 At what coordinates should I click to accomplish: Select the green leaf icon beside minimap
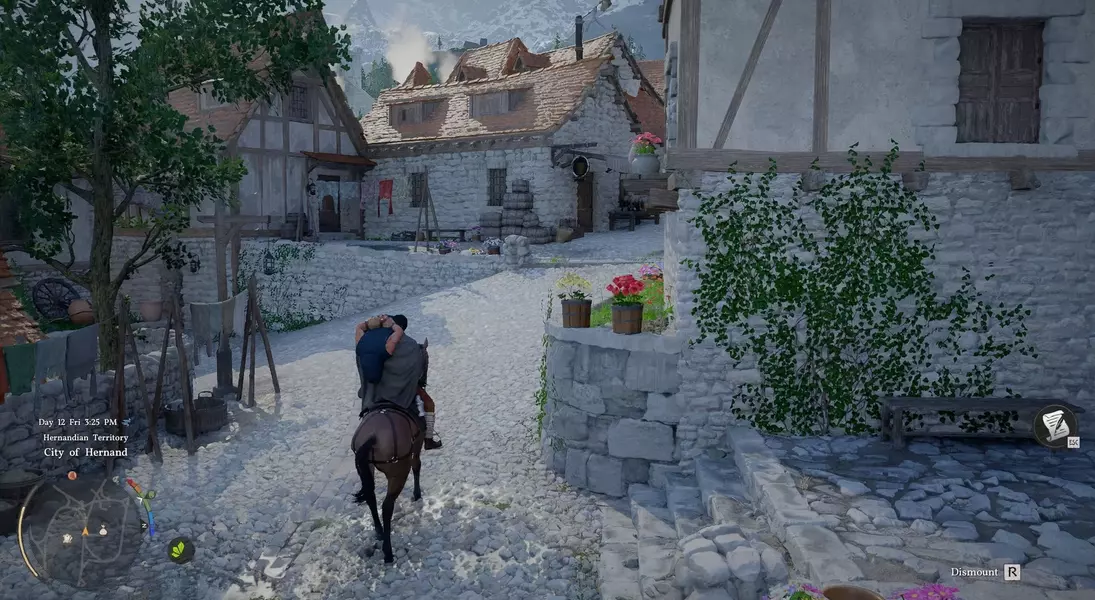(x=181, y=550)
